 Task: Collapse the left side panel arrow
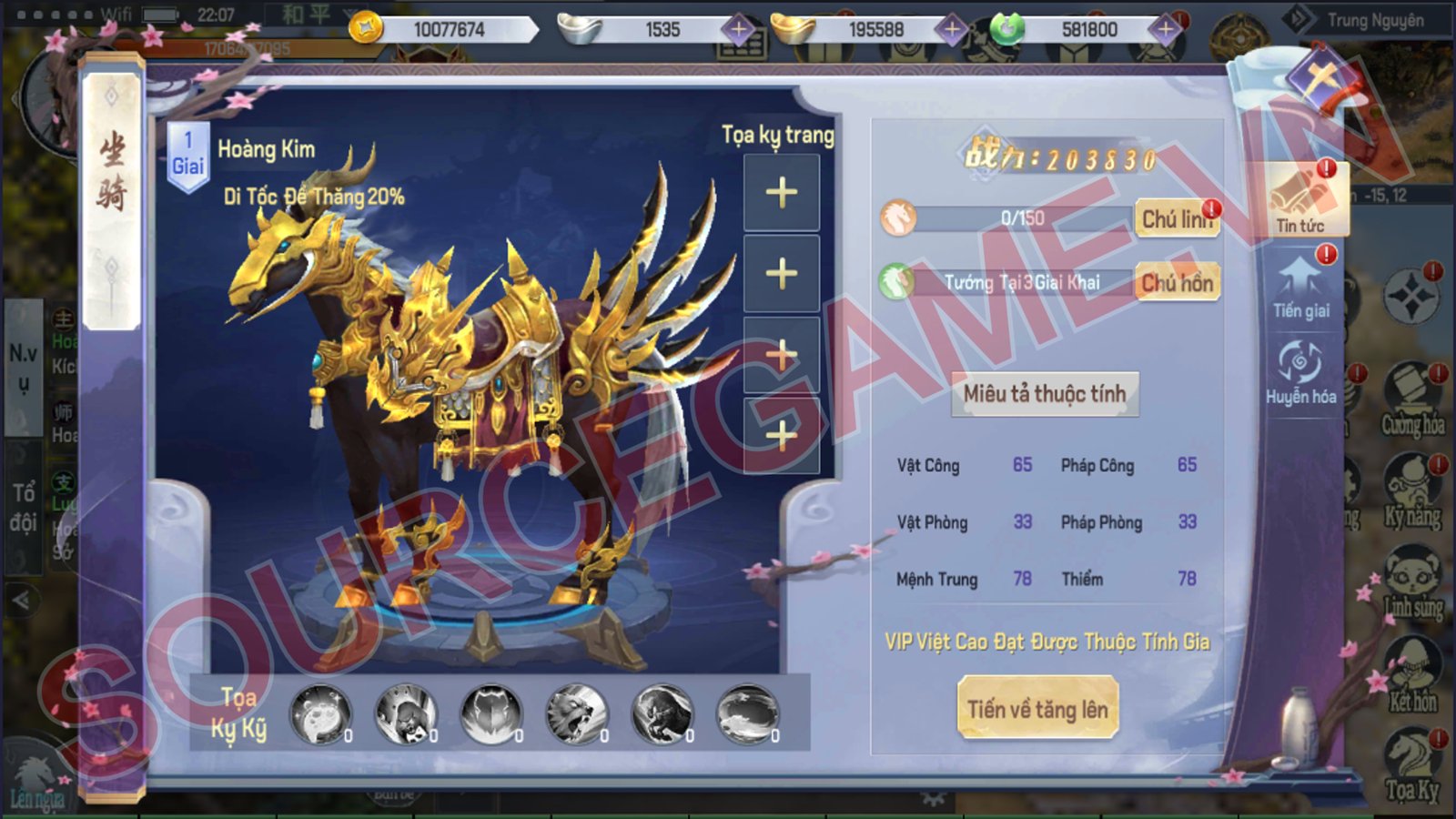21,601
